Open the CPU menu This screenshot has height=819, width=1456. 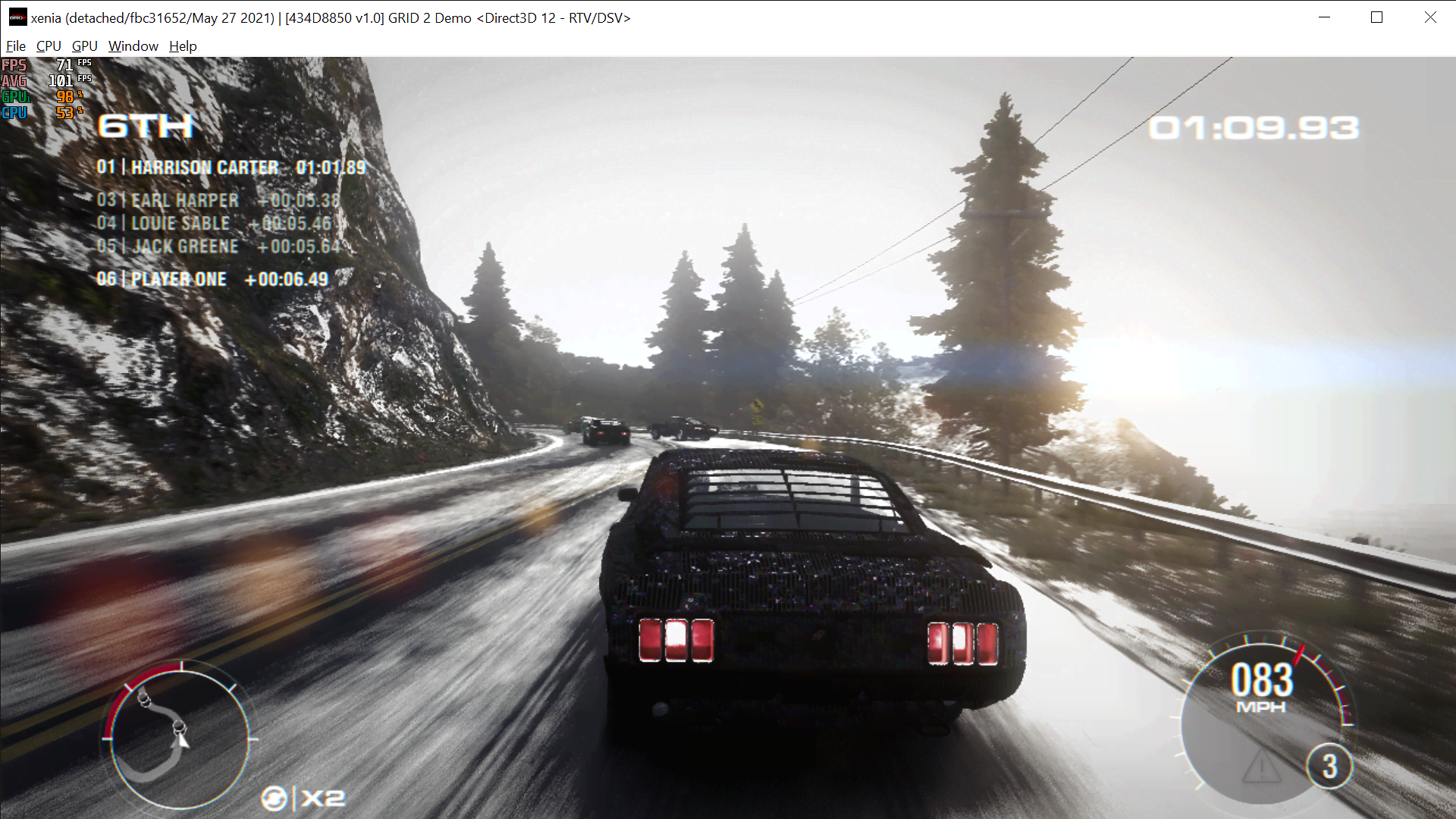coord(48,46)
